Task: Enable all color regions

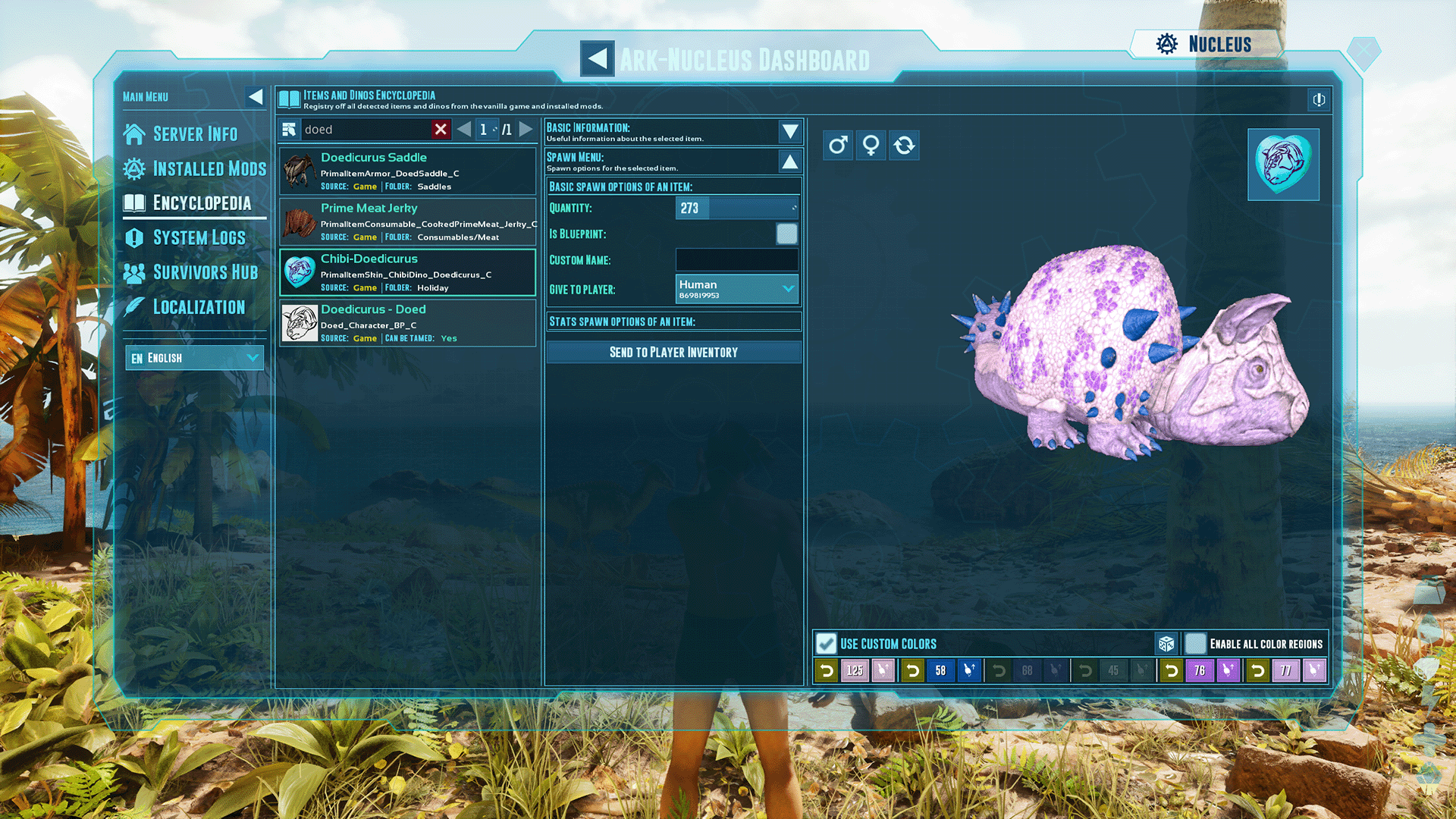Action: click(1196, 643)
